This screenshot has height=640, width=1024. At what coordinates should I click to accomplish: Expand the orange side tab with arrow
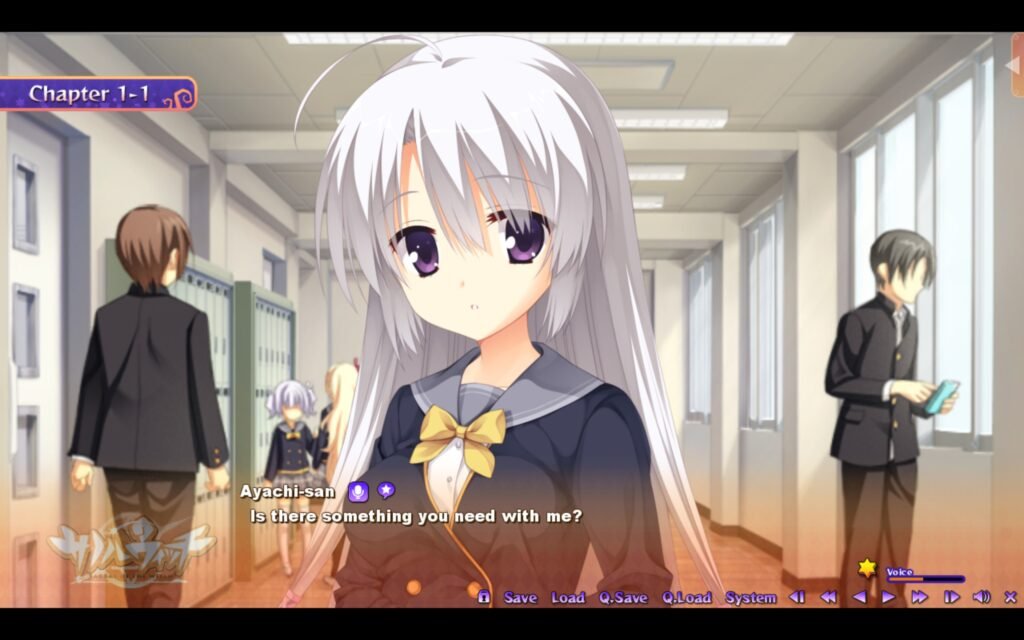tap(1017, 65)
